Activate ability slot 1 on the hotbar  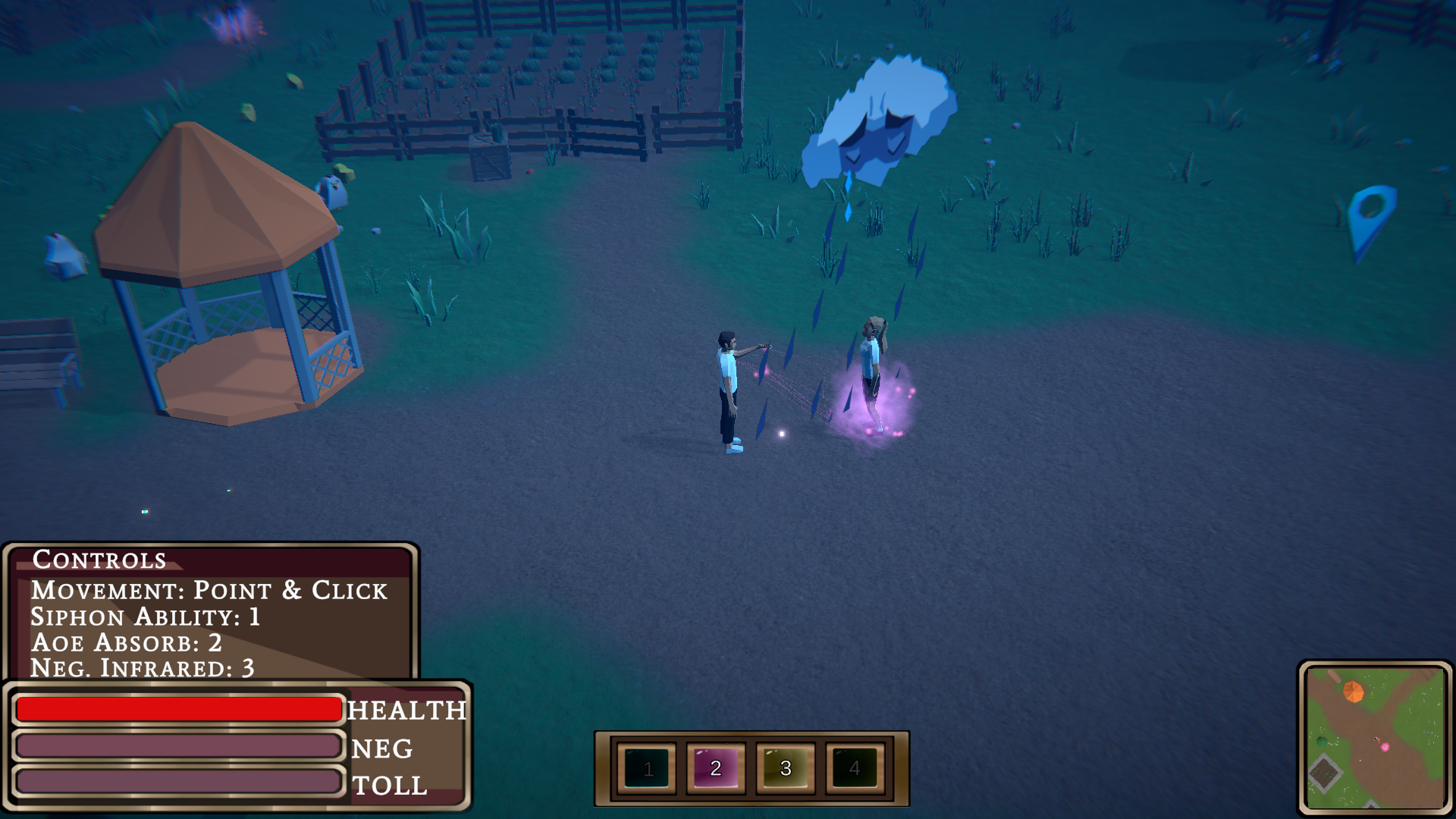pos(647,768)
